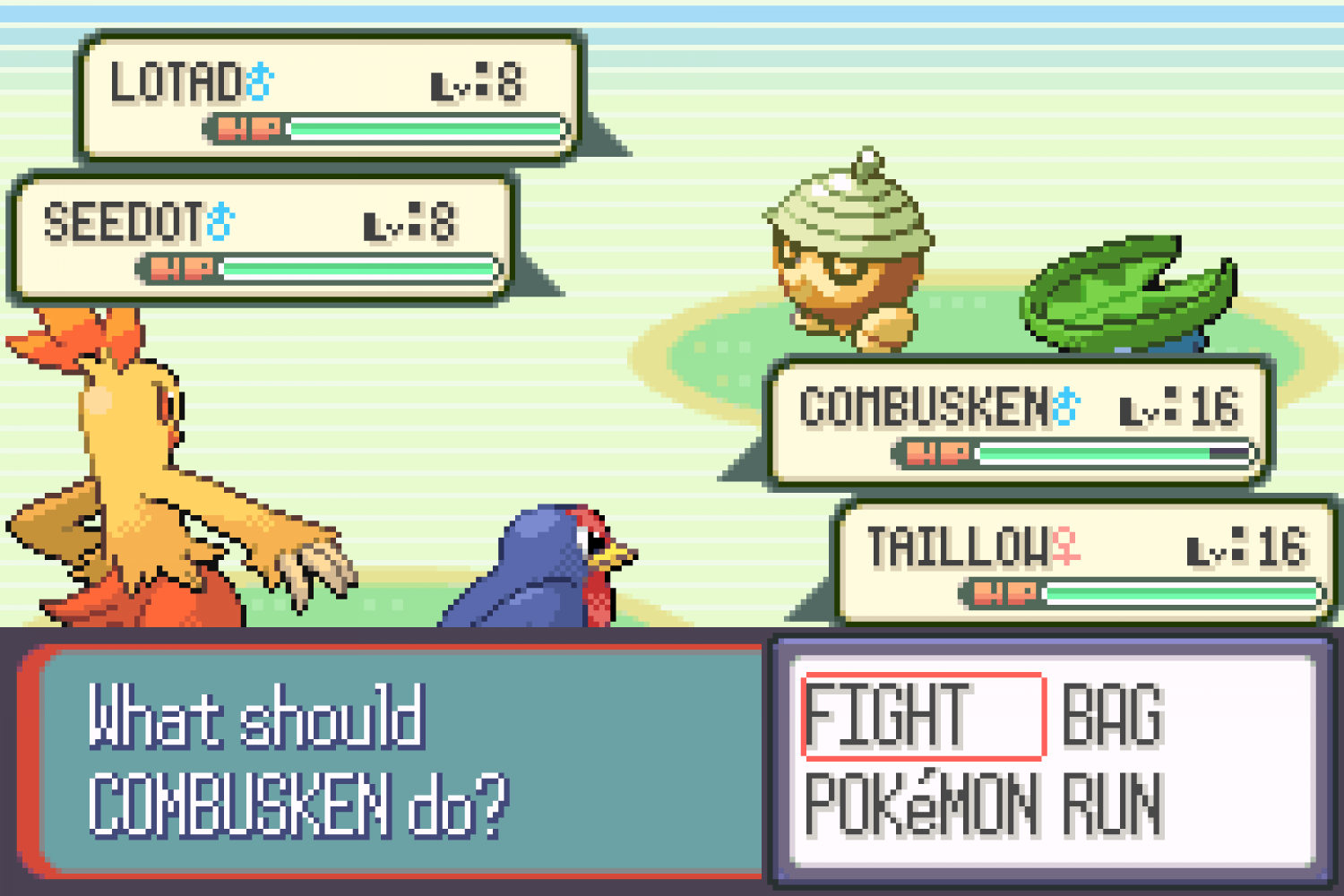Choose POKéMON from the battle menu
Image resolution: width=1344 pixels, height=896 pixels.
pyautogui.click(x=923, y=805)
